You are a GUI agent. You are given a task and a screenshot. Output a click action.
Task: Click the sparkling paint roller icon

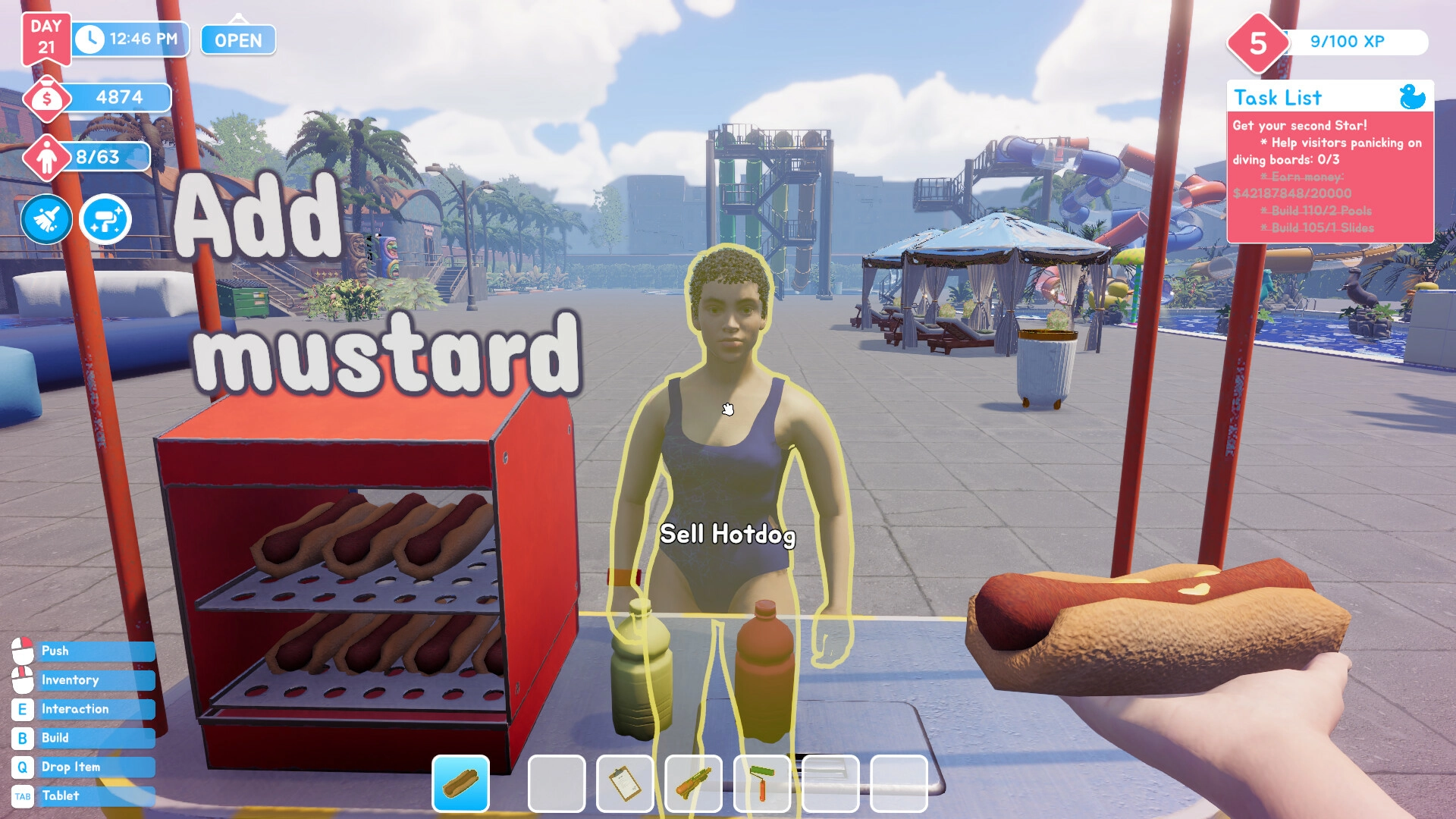coord(105,220)
